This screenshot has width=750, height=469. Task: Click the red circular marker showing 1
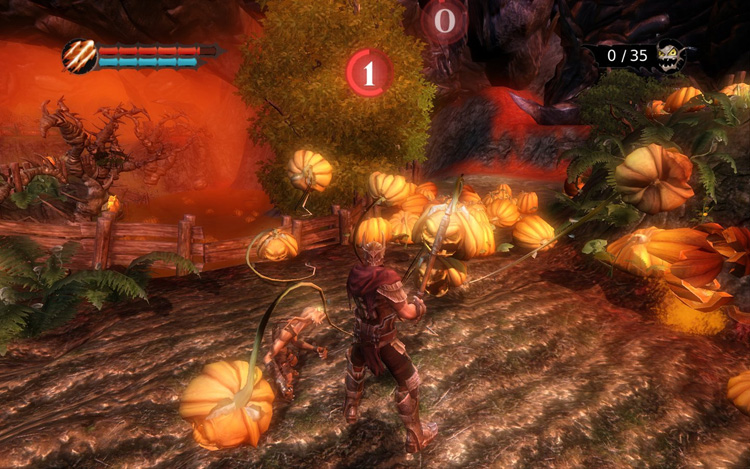(368, 73)
